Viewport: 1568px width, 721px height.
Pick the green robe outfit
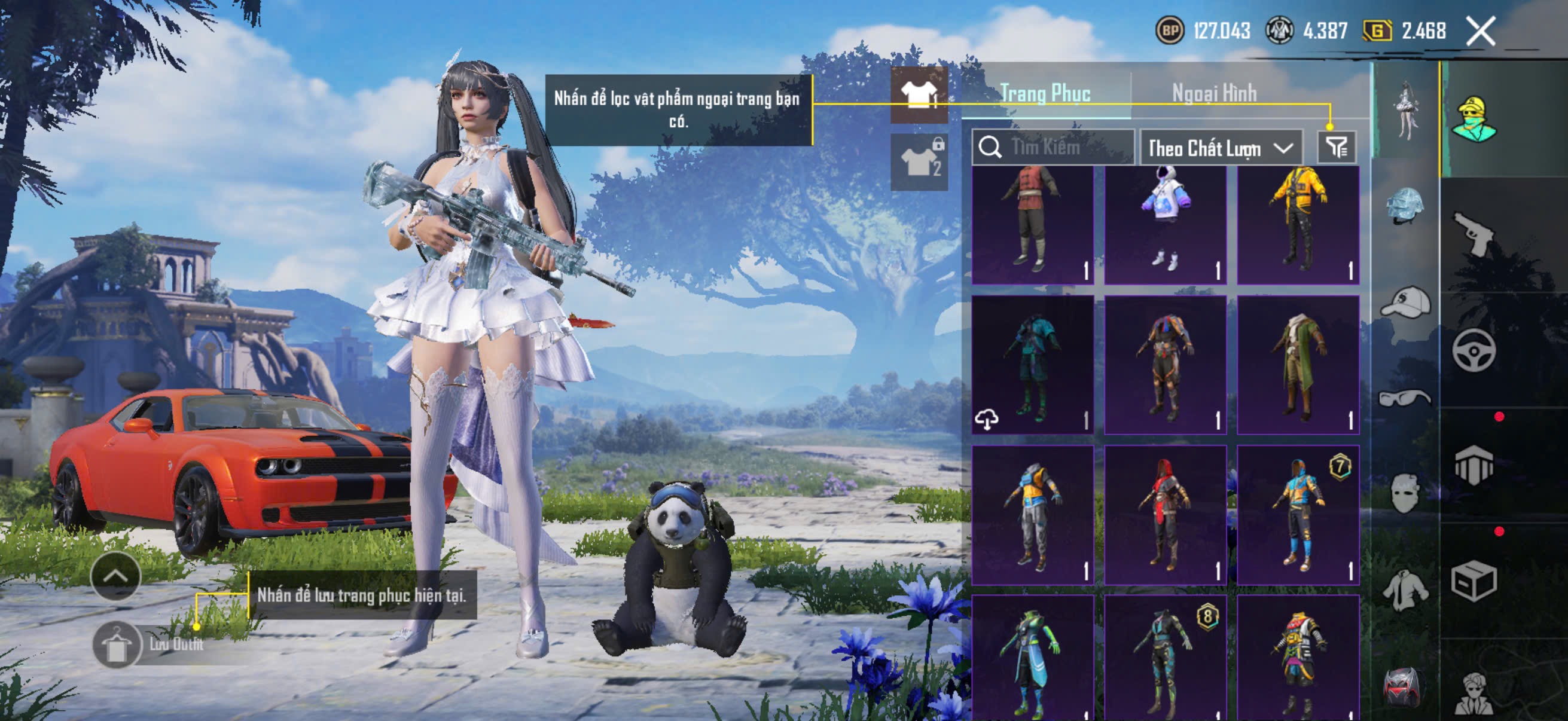pos(1298,365)
